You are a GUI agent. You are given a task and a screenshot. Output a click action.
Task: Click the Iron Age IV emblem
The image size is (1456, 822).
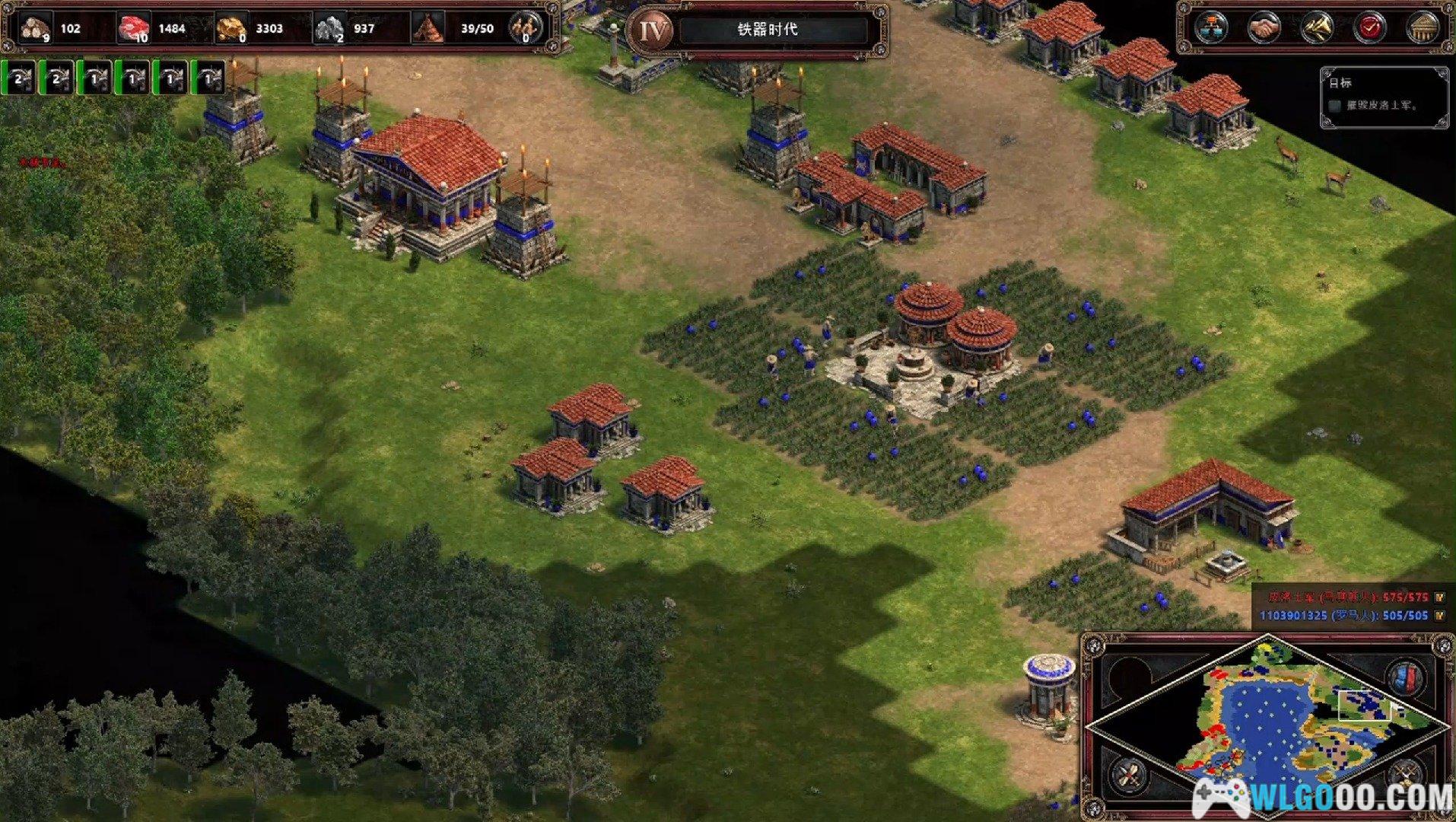click(653, 30)
